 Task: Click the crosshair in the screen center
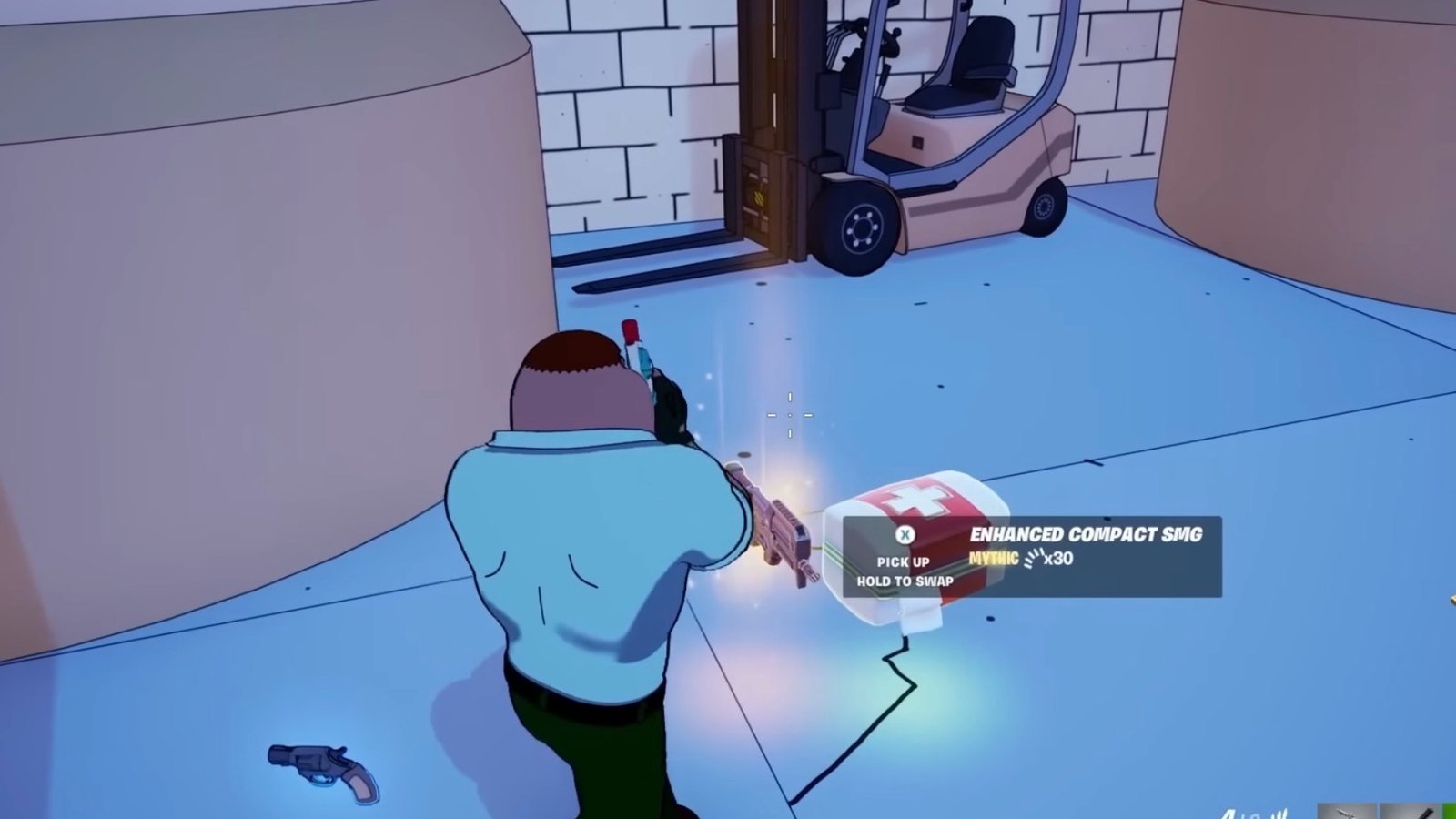tap(790, 414)
